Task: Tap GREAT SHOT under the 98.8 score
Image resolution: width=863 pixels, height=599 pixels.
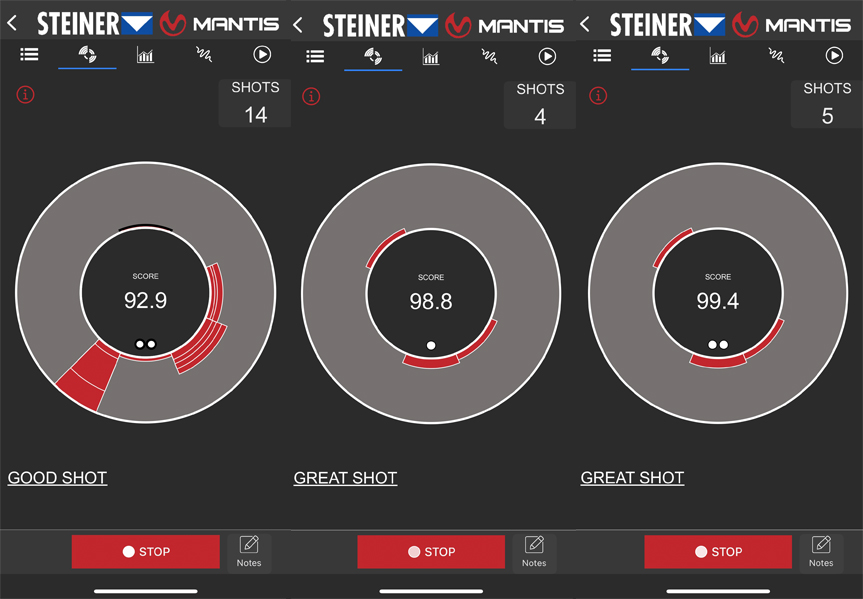Action: point(345,478)
